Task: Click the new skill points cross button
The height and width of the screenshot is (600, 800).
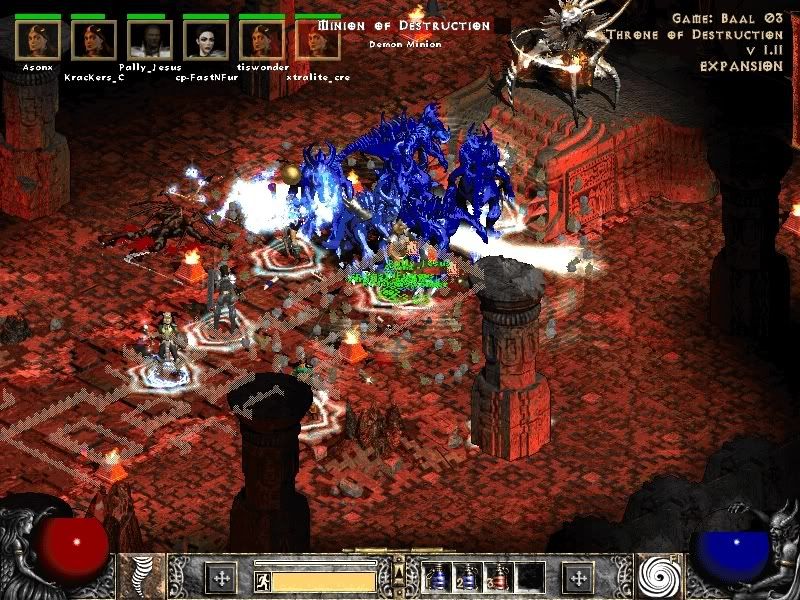Action: pyautogui.click(x=579, y=577)
